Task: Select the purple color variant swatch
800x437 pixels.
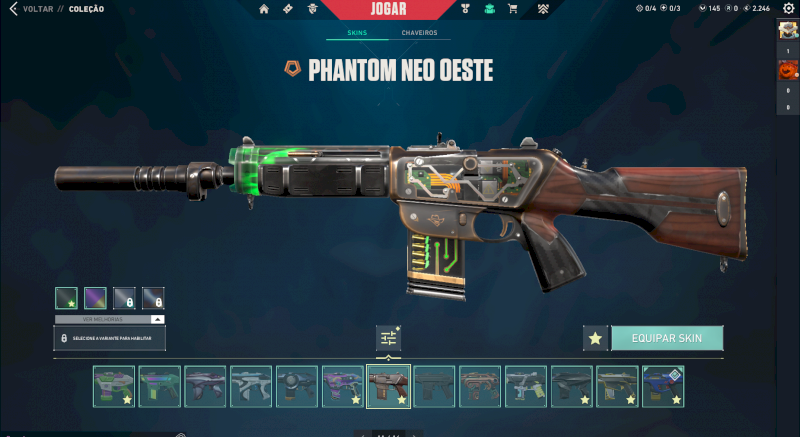Action: click(x=95, y=298)
